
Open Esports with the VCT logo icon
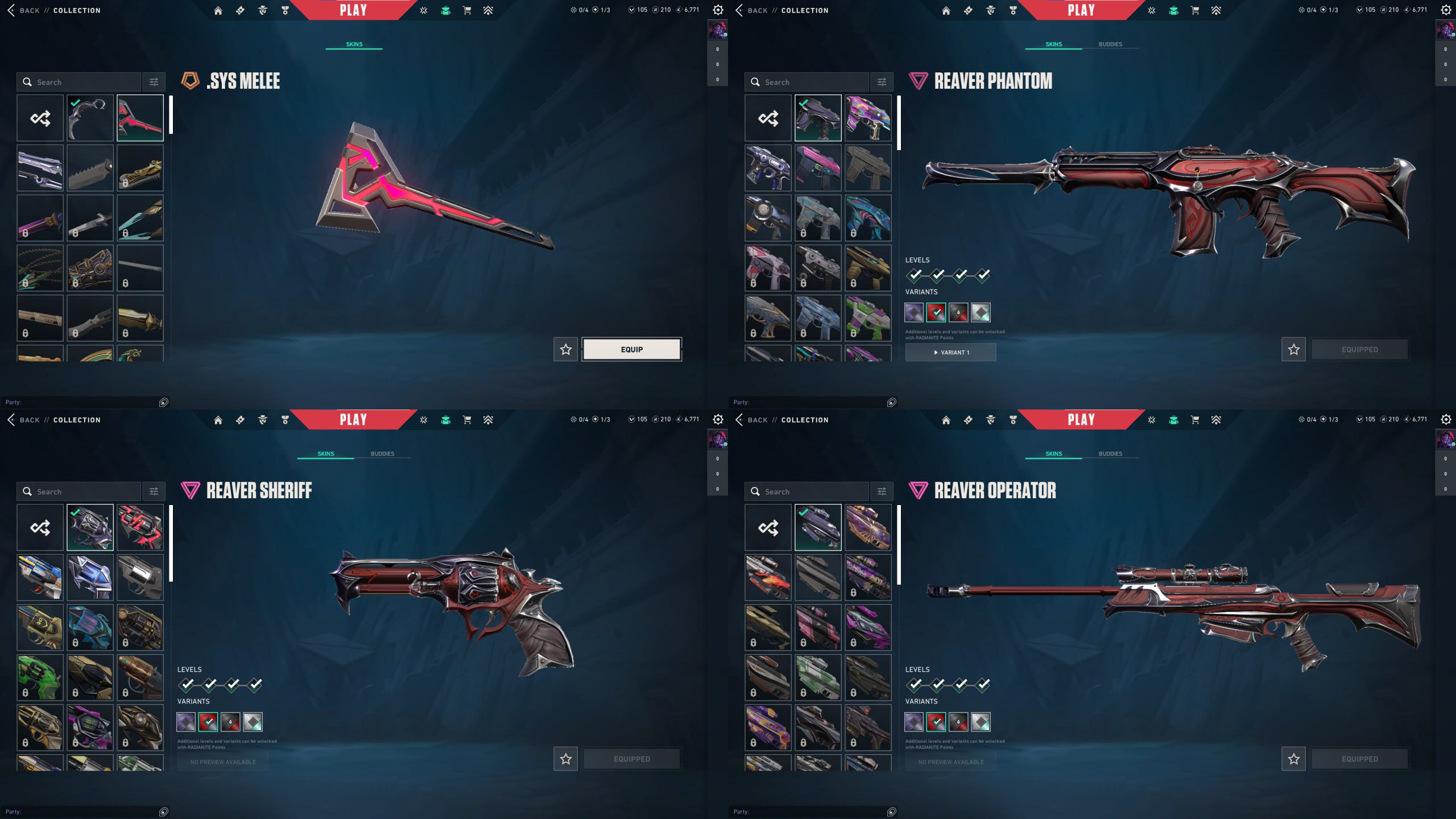(423, 10)
